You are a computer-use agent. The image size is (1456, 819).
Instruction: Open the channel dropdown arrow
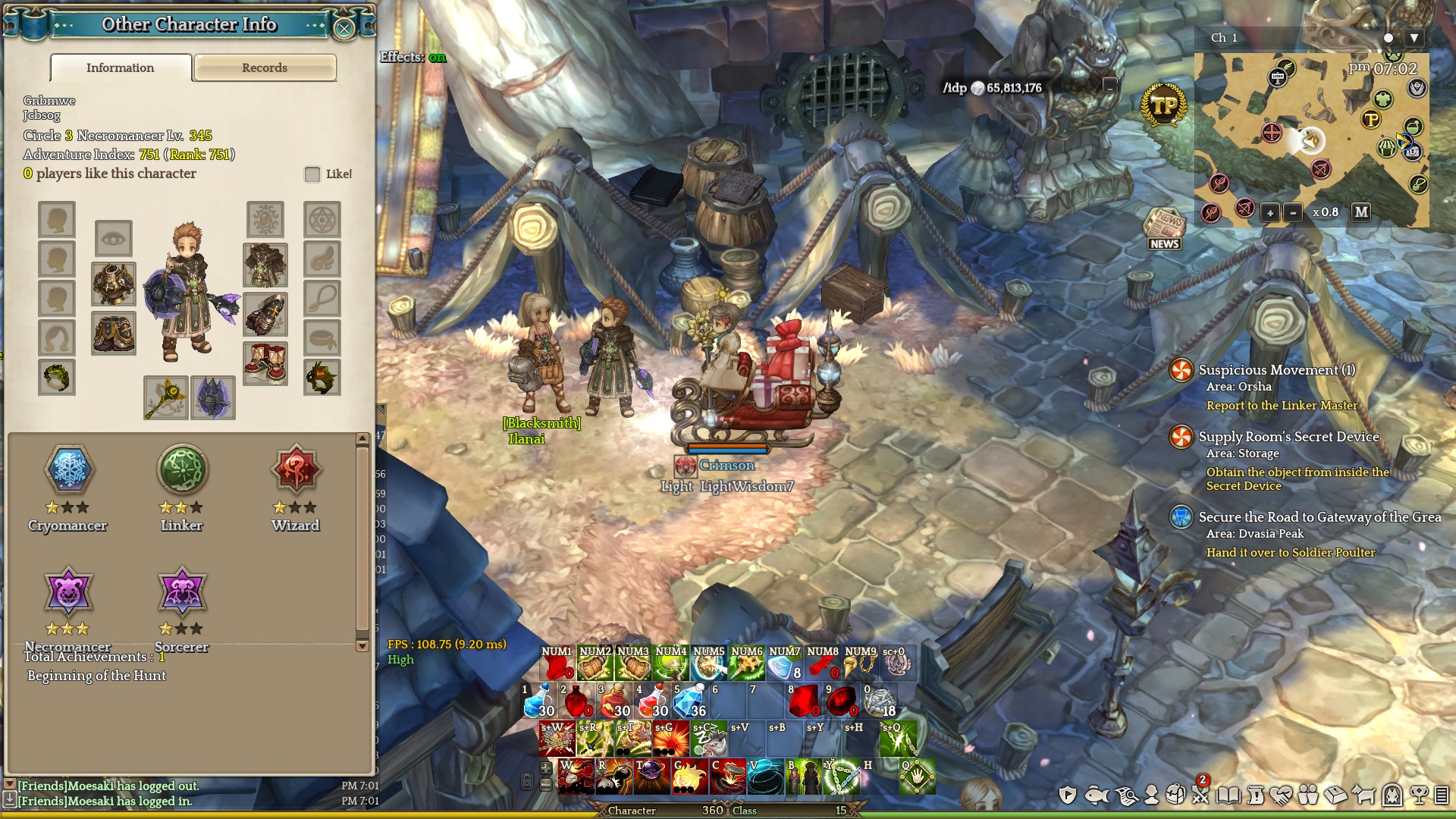point(1414,38)
